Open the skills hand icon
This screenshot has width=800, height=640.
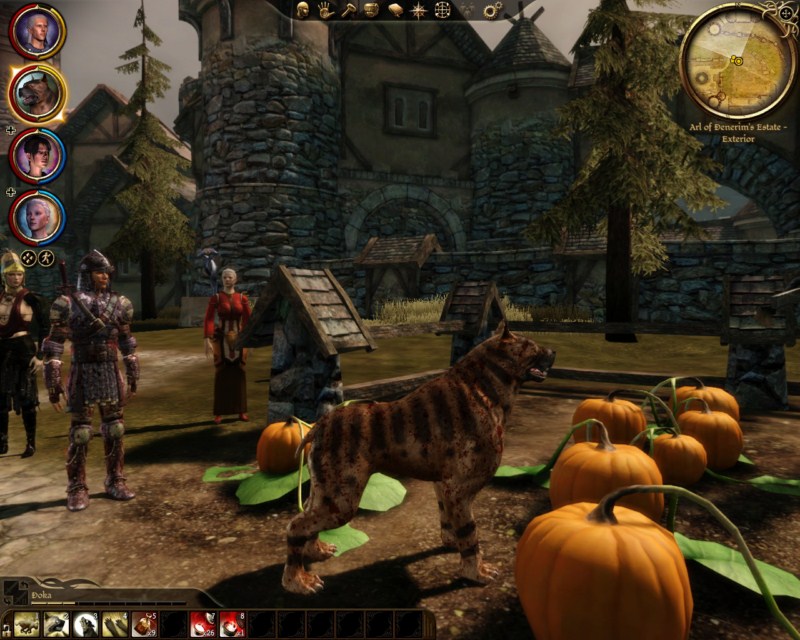pyautogui.click(x=325, y=10)
